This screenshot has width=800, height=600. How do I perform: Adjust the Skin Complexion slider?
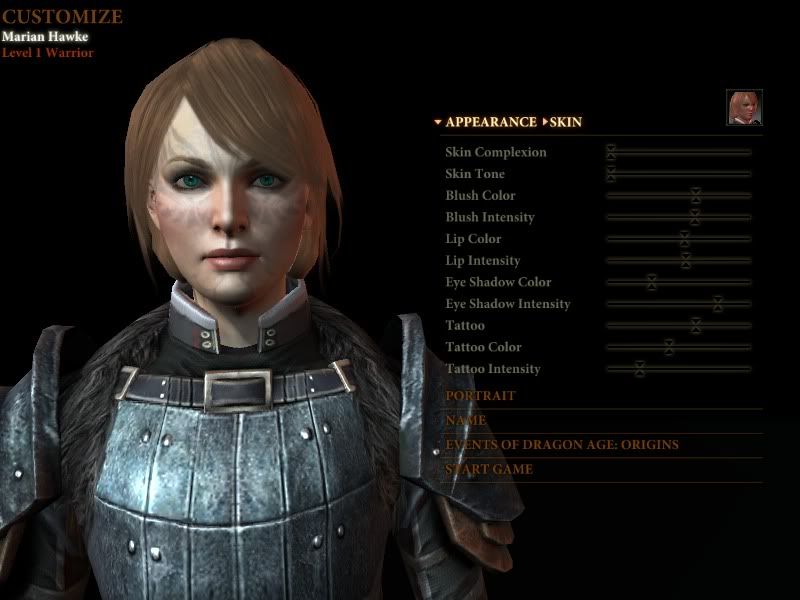[x=611, y=152]
